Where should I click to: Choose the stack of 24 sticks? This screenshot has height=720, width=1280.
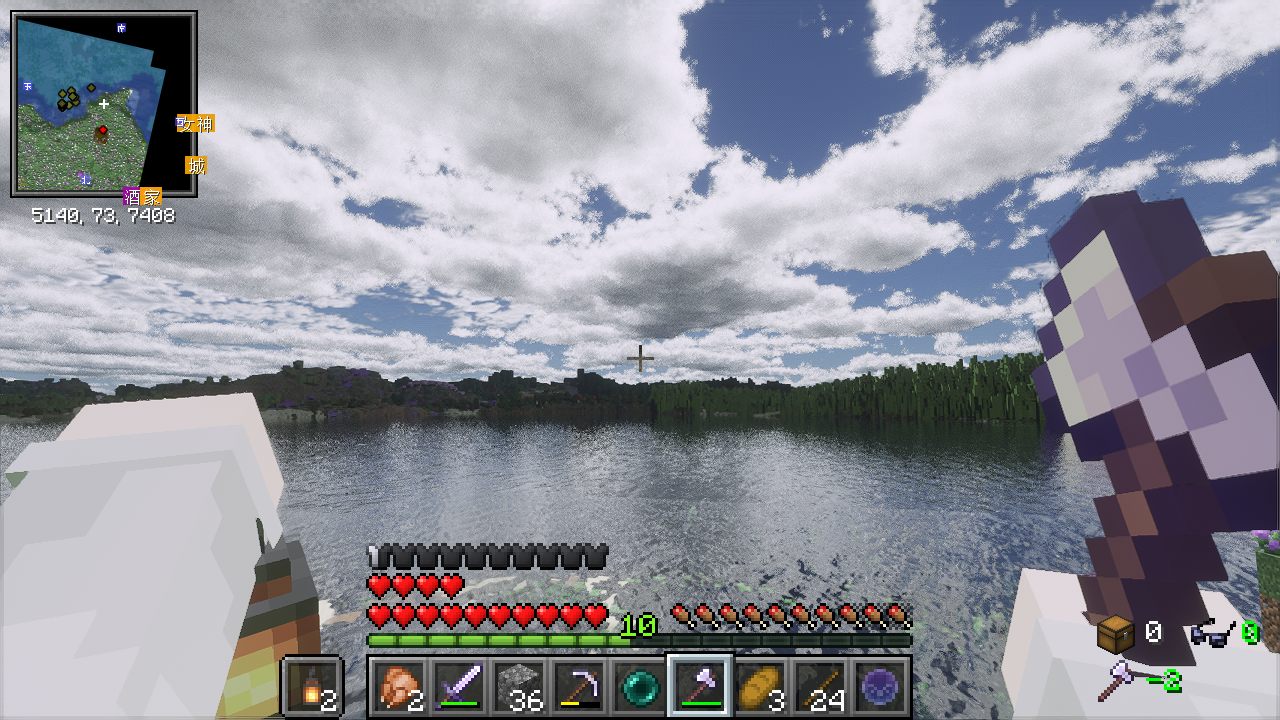820,686
